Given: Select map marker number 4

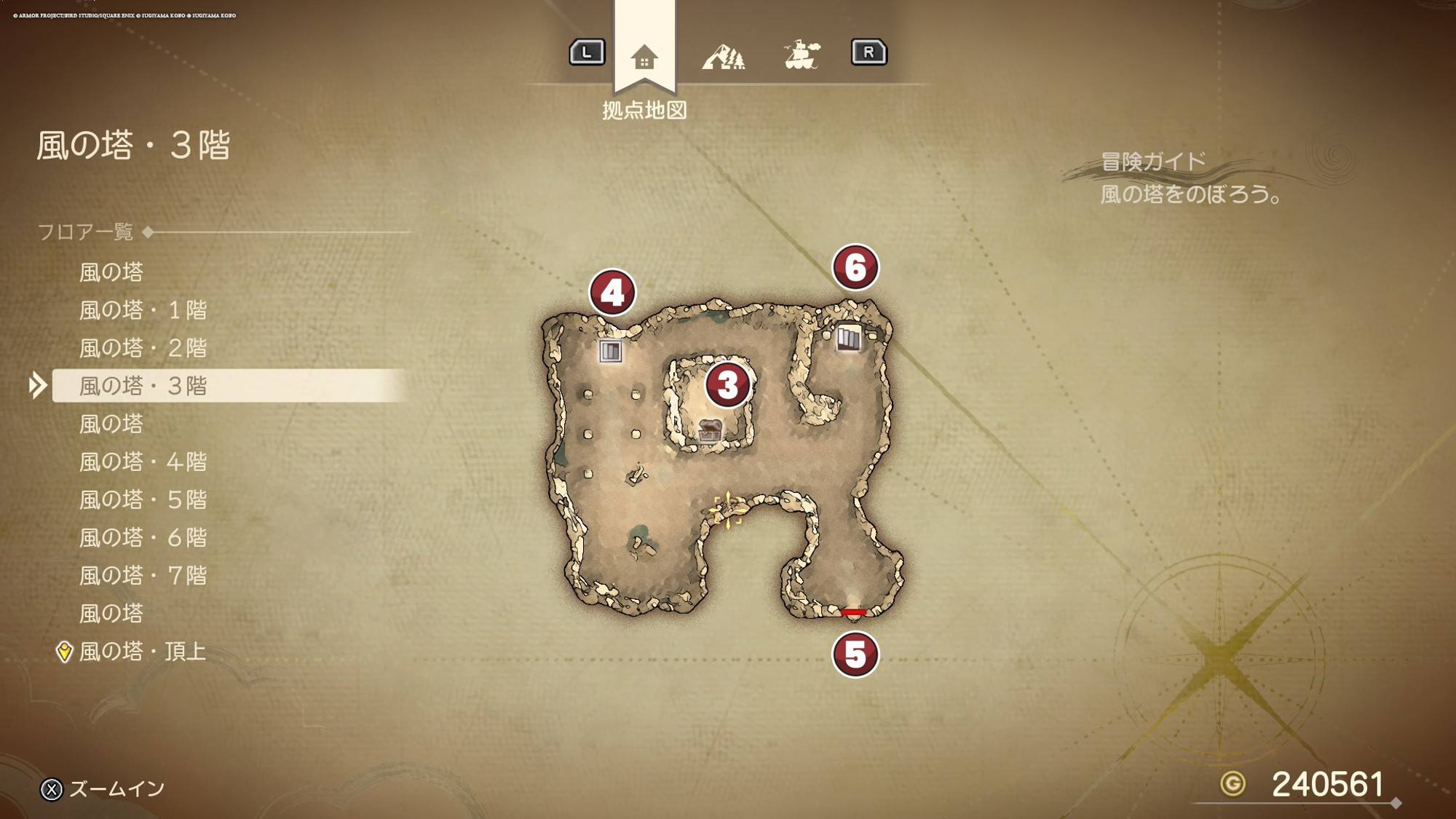Looking at the screenshot, I should coord(612,293).
